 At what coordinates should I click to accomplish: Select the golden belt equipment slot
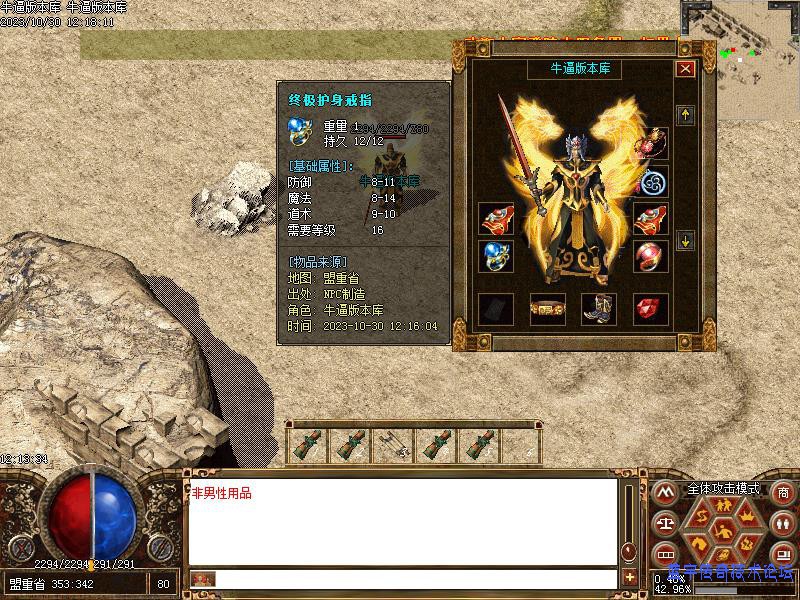[x=547, y=310]
